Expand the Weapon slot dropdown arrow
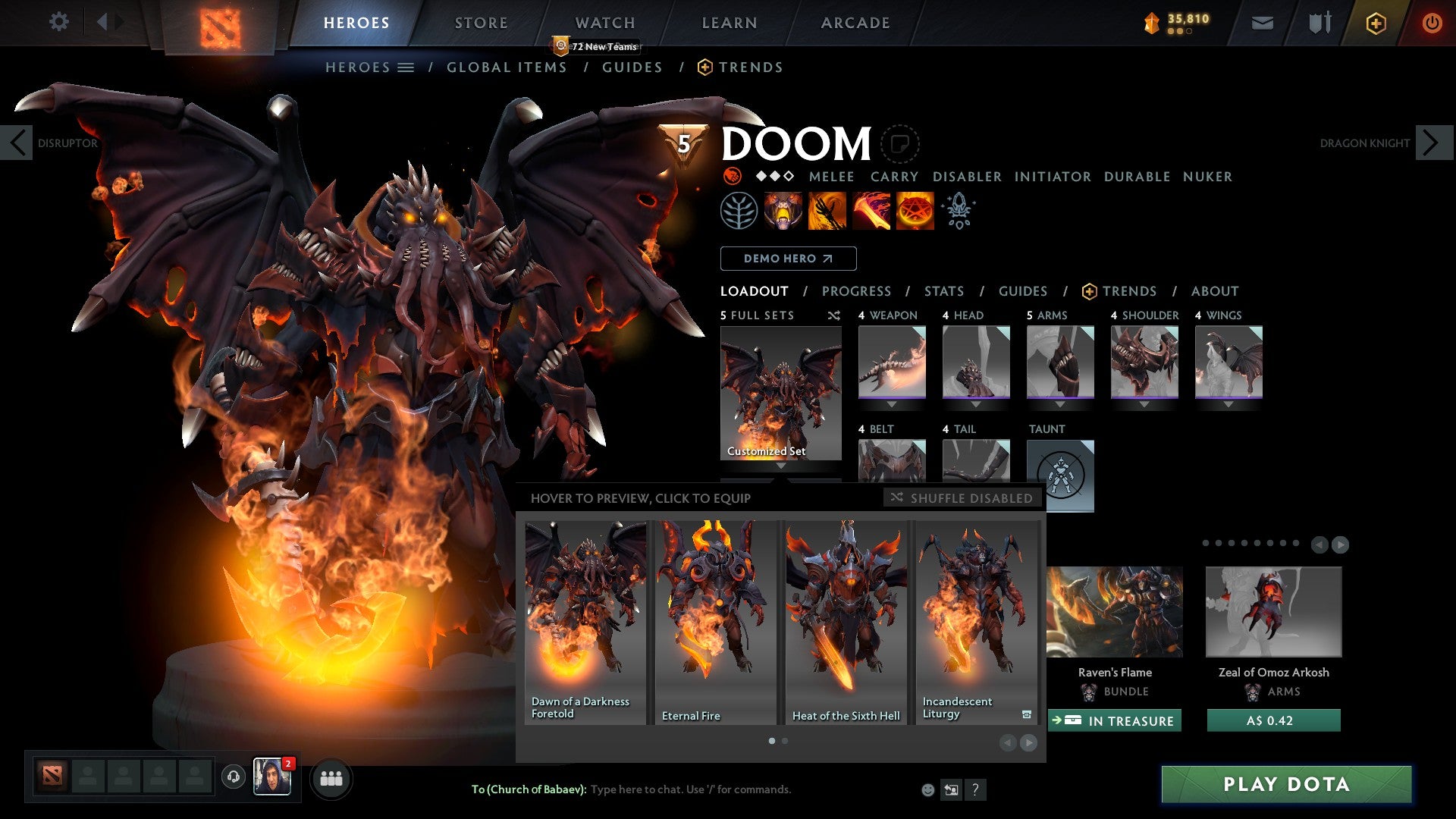This screenshot has width=1456, height=819. tap(893, 404)
